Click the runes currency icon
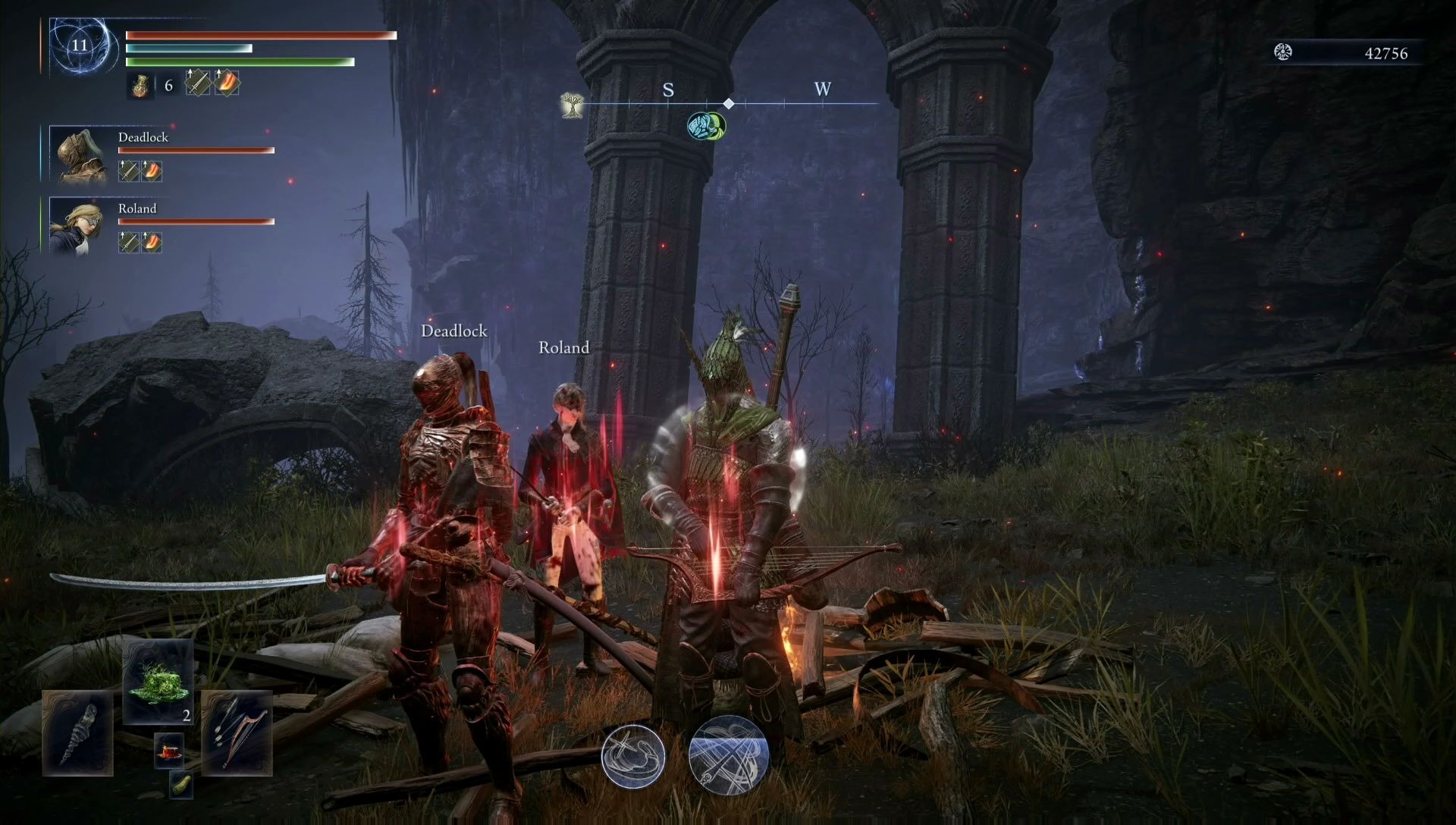Viewport: 1456px width, 825px height. [x=1283, y=52]
